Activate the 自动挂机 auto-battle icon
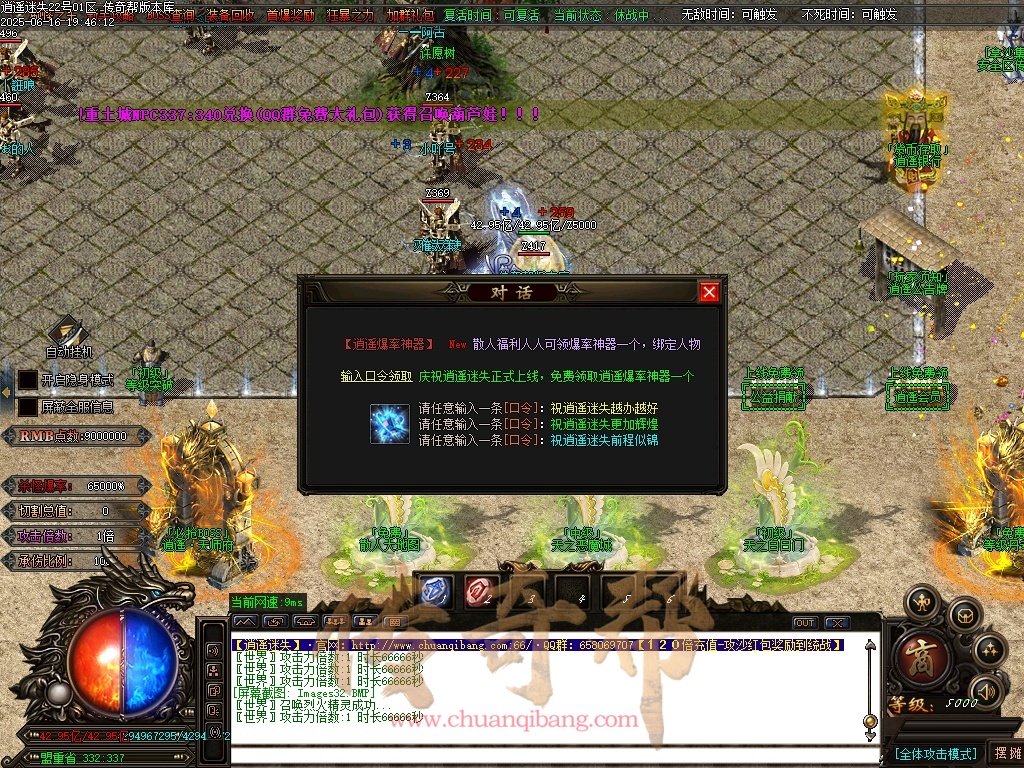Viewport: 1024px width, 768px height. pyautogui.click(x=68, y=332)
